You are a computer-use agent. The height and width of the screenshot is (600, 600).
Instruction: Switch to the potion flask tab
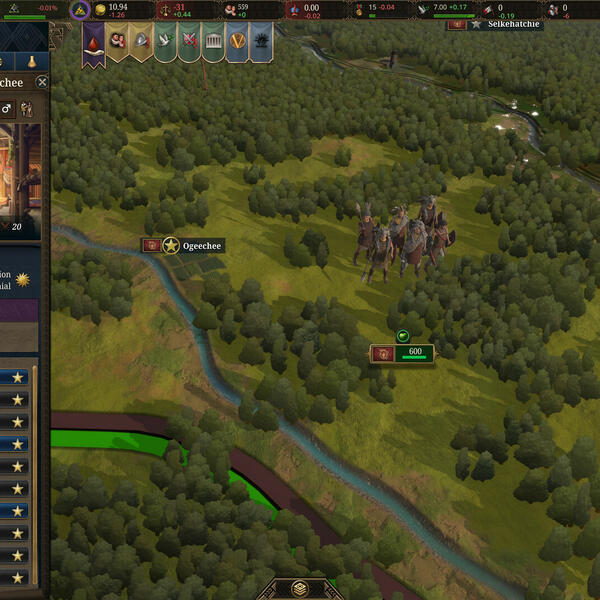[x=32, y=62]
